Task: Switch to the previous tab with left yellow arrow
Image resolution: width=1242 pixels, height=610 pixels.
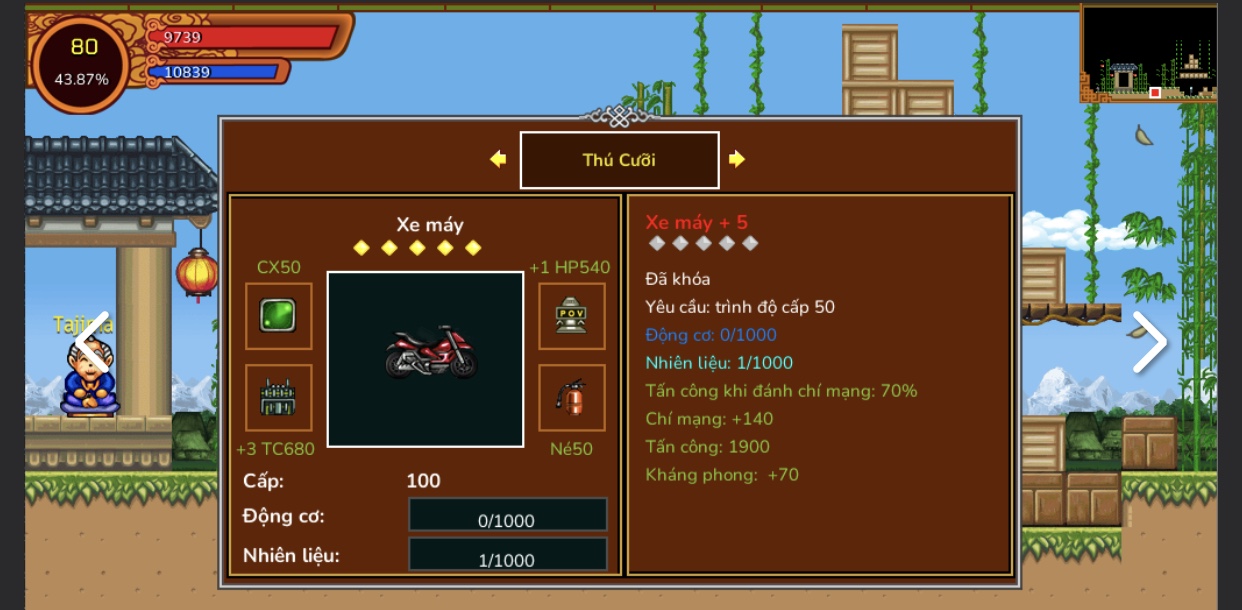Action: click(498, 159)
